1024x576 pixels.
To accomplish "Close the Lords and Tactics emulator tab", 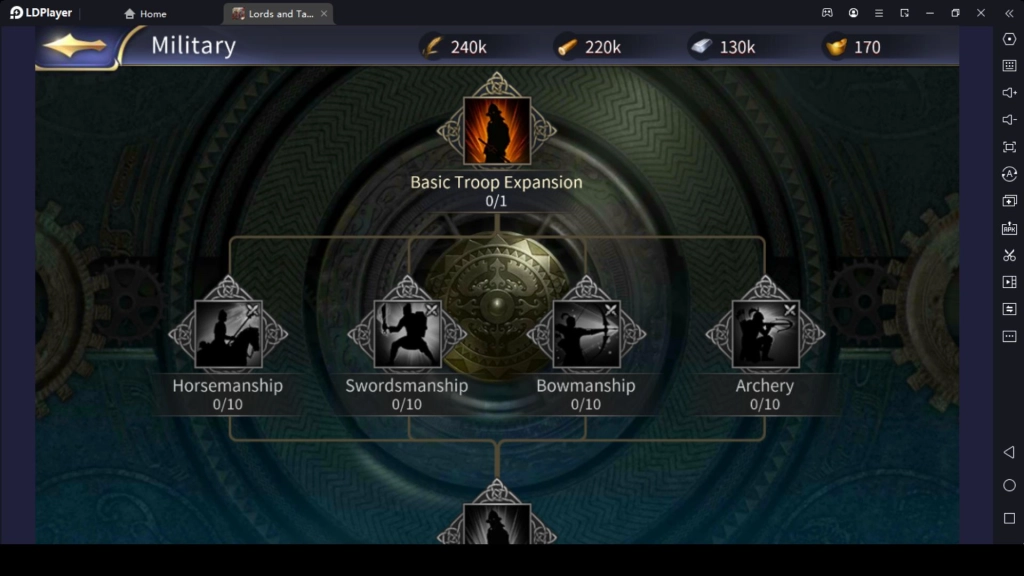I will [x=324, y=14].
